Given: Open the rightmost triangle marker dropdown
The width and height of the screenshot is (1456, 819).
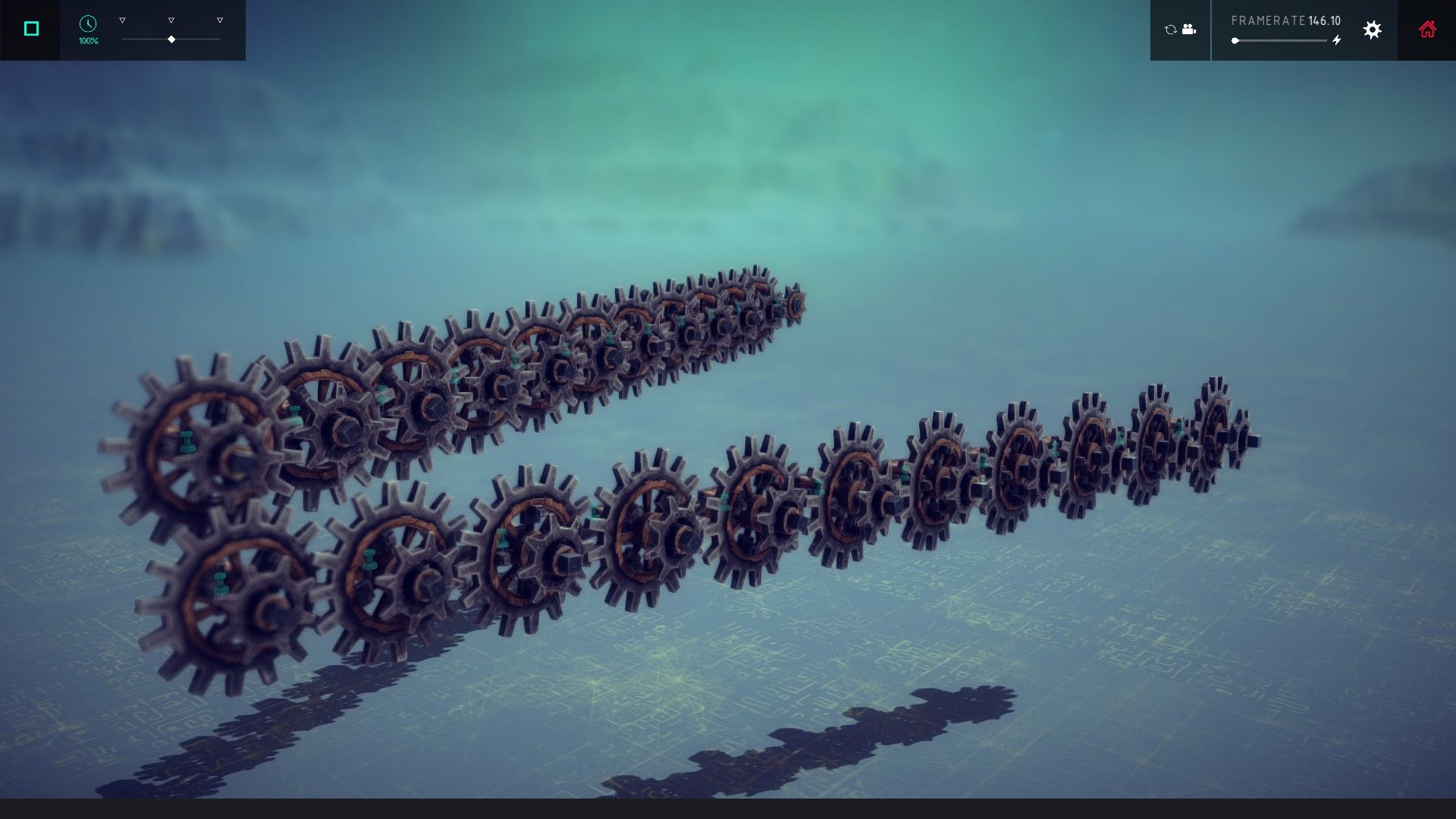Looking at the screenshot, I should point(219,20).
